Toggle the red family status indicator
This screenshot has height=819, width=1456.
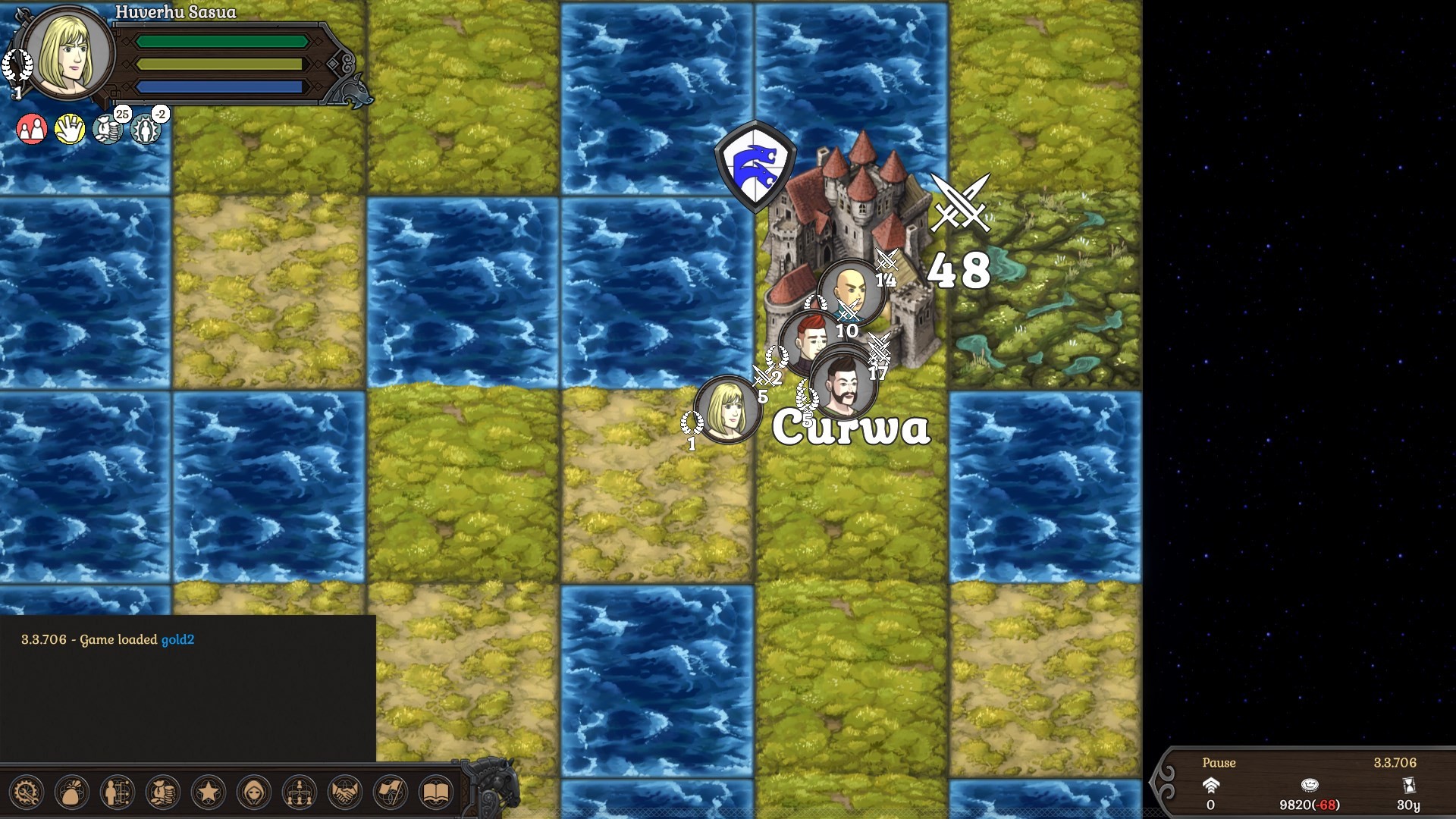coord(31,129)
